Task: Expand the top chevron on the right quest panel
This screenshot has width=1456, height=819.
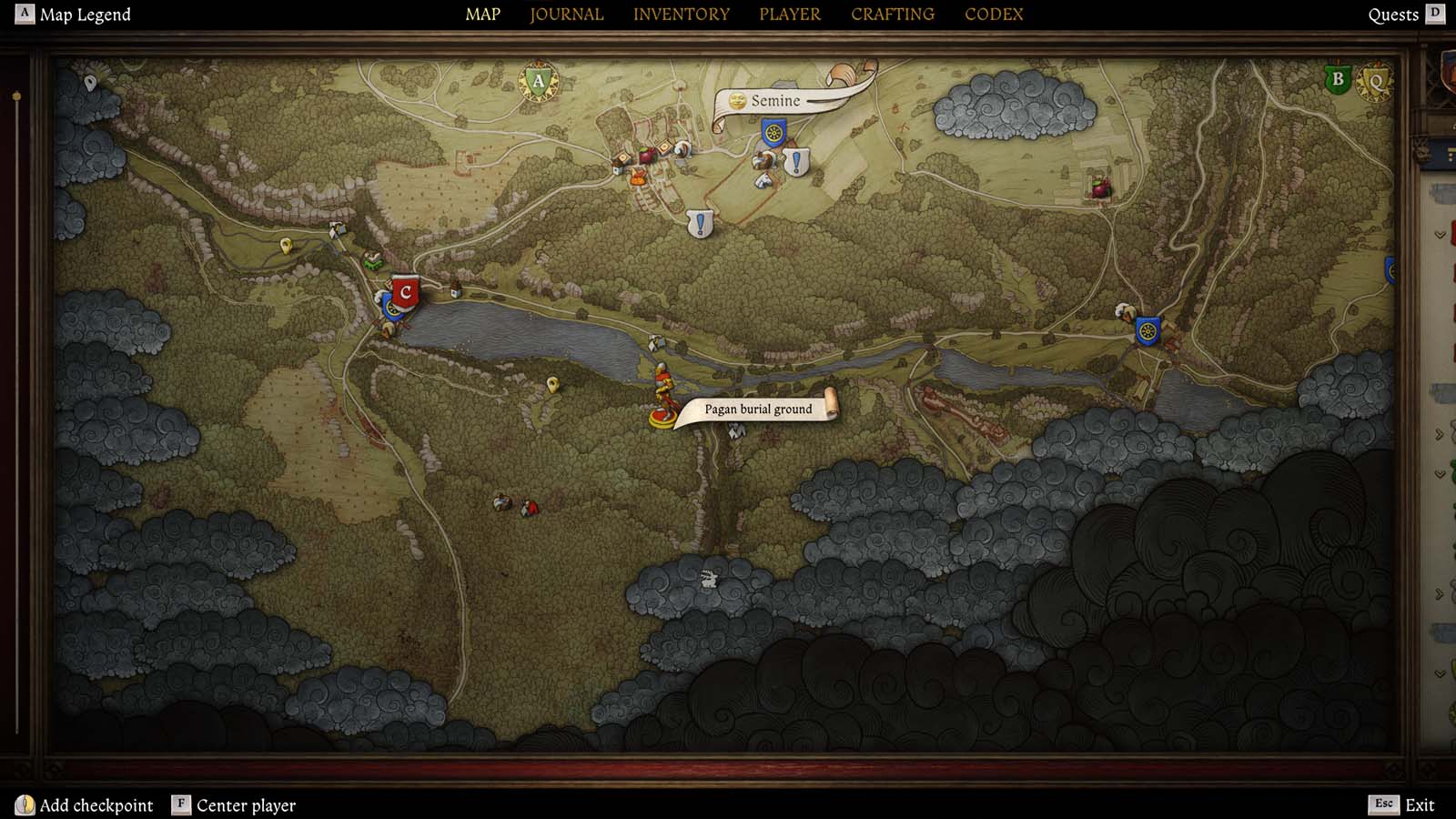Action: (x=1439, y=236)
